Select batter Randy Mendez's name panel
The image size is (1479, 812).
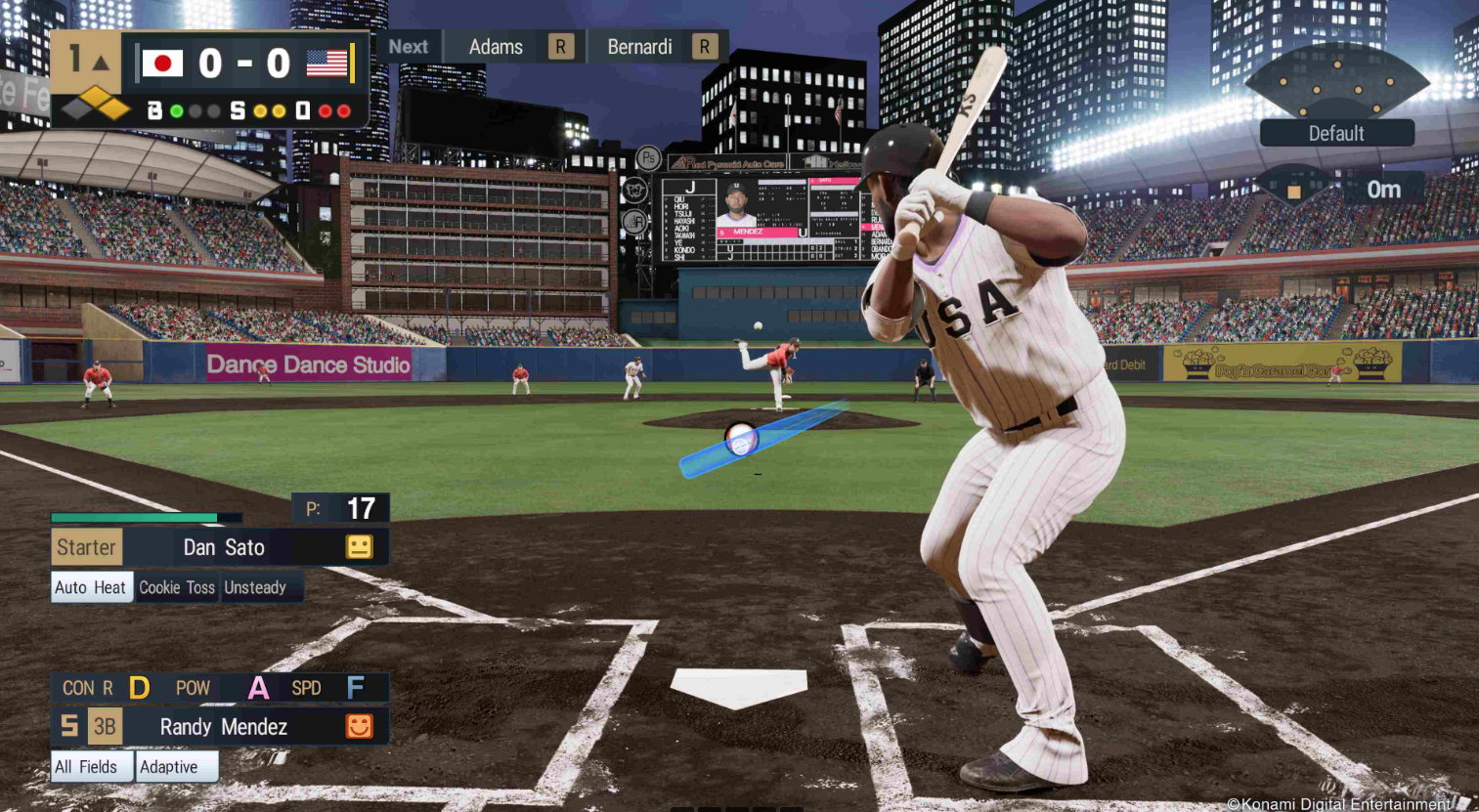click(224, 727)
